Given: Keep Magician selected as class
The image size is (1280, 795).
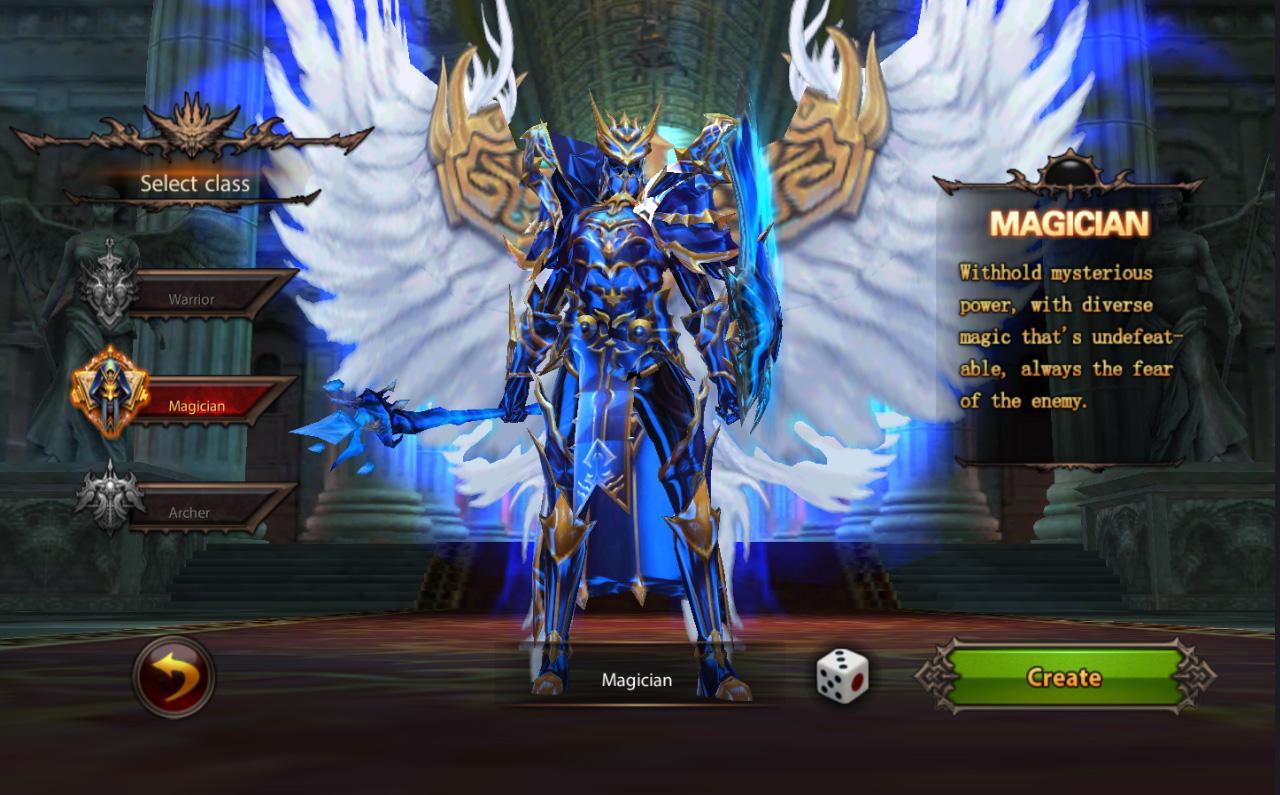Looking at the screenshot, I should [196, 405].
